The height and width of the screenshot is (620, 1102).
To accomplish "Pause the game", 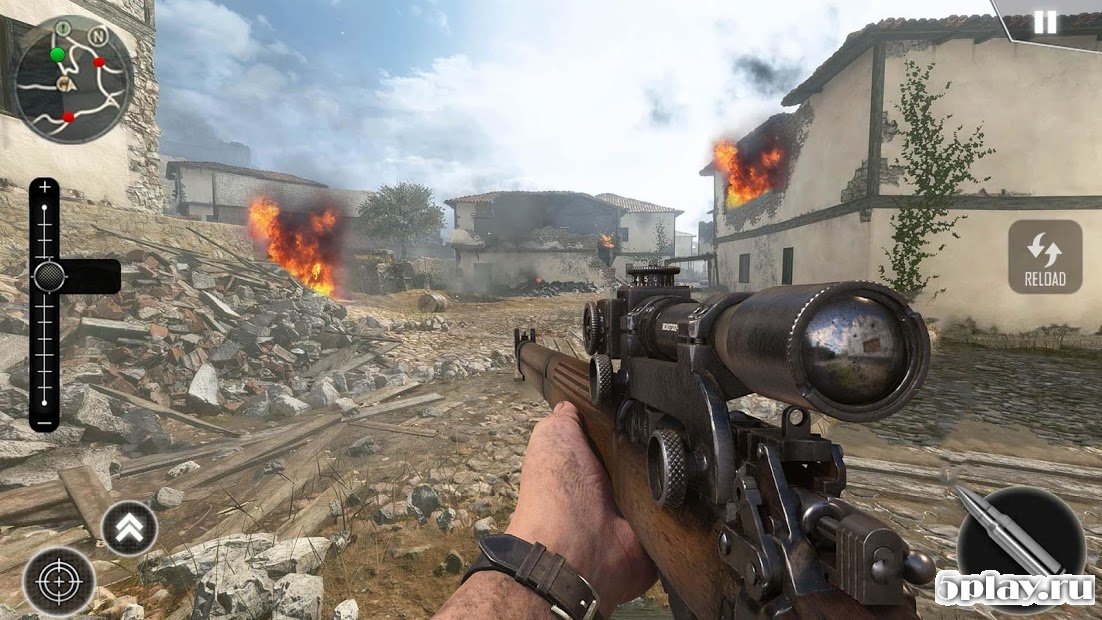I will click(1045, 22).
